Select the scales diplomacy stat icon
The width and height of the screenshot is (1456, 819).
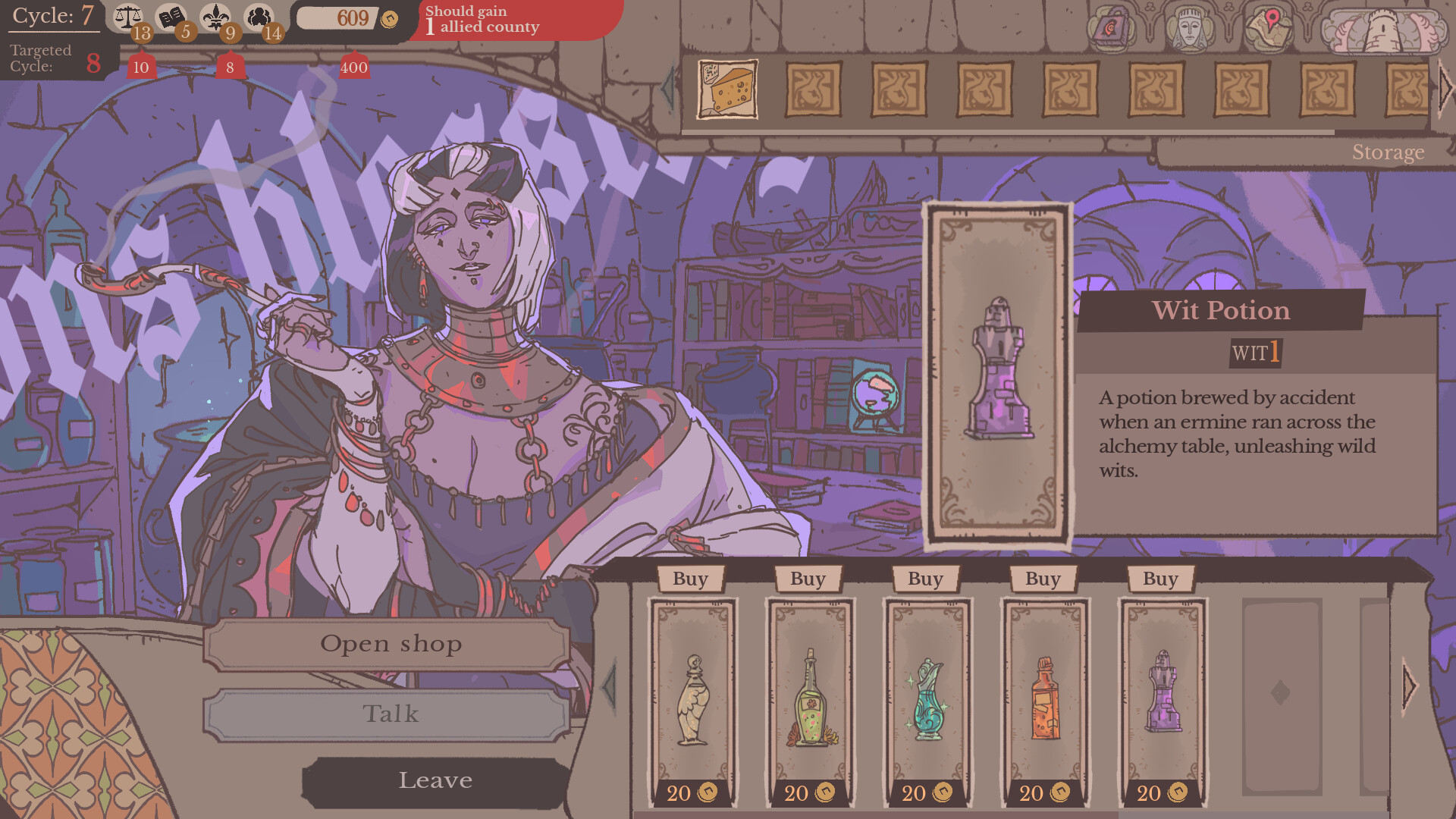129,15
